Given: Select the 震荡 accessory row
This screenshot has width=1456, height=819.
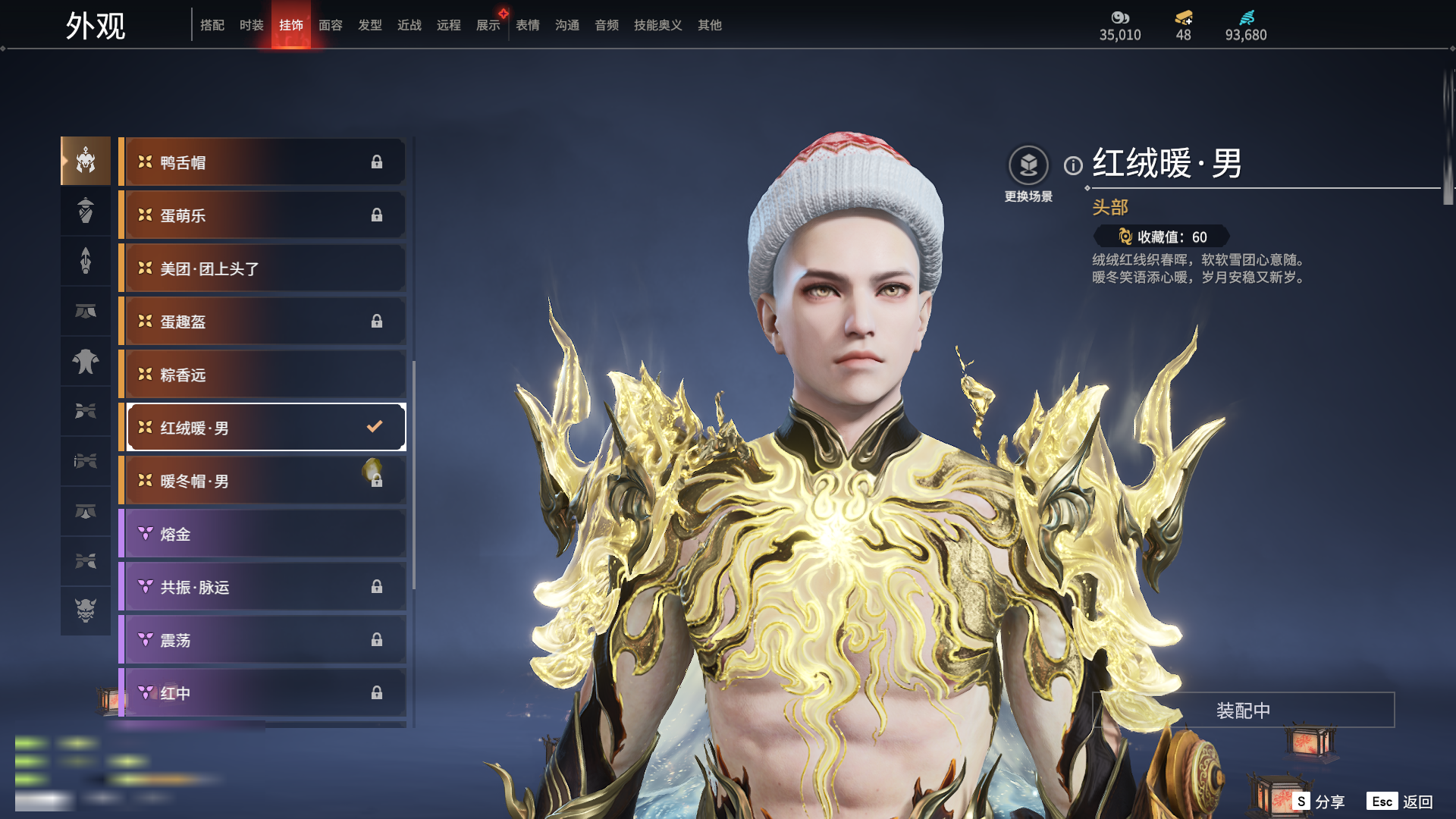Looking at the screenshot, I should pyautogui.click(x=263, y=640).
